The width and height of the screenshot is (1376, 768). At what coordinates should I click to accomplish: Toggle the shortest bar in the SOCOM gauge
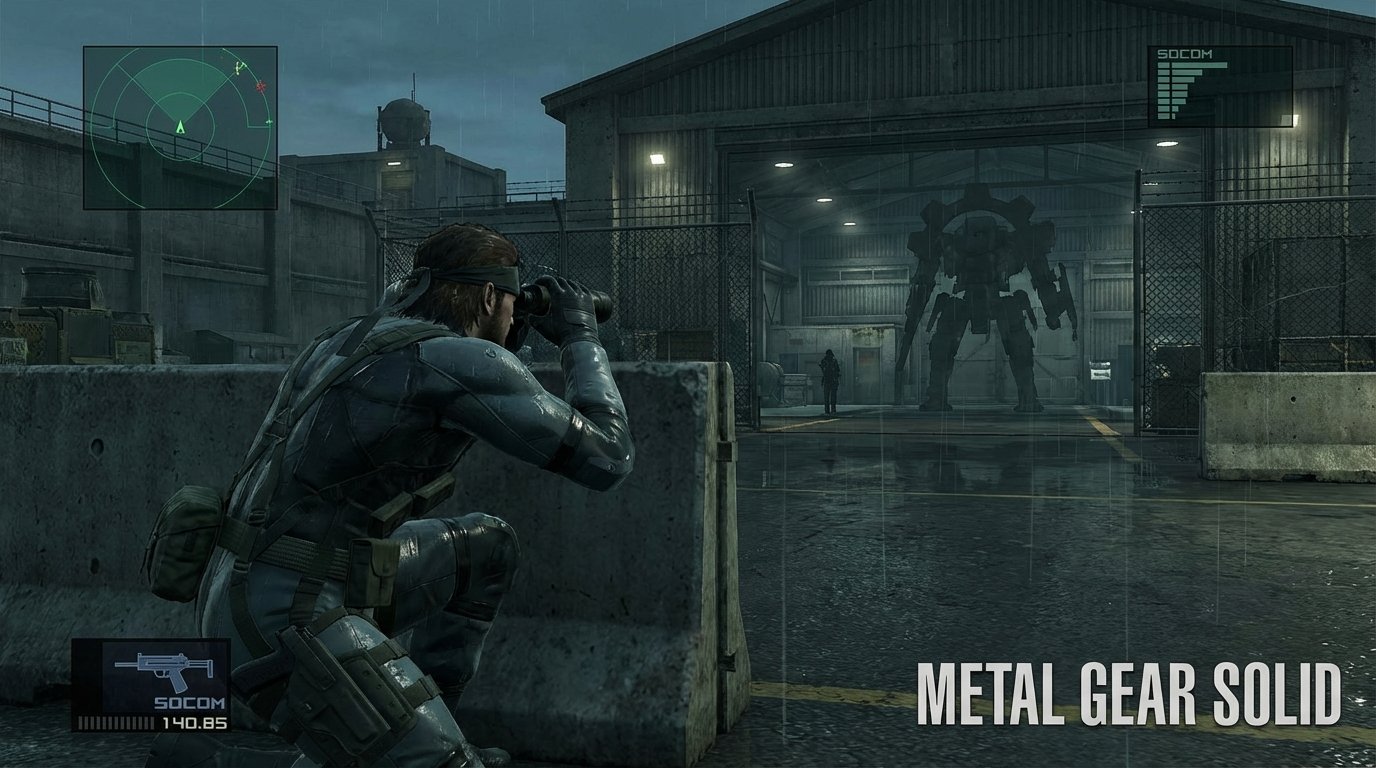(1172, 116)
